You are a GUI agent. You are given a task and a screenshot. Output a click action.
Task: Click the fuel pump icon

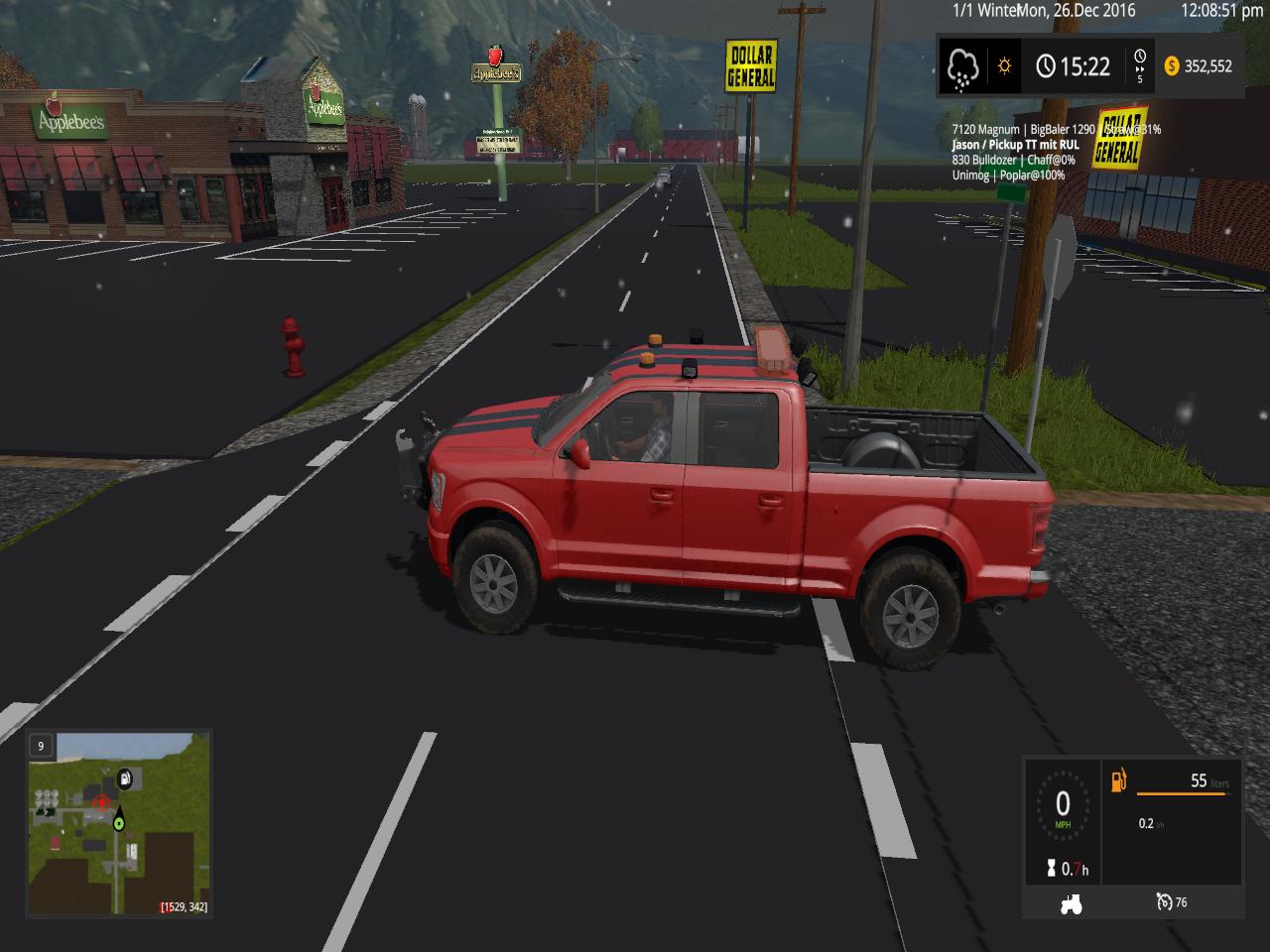coord(1120,780)
